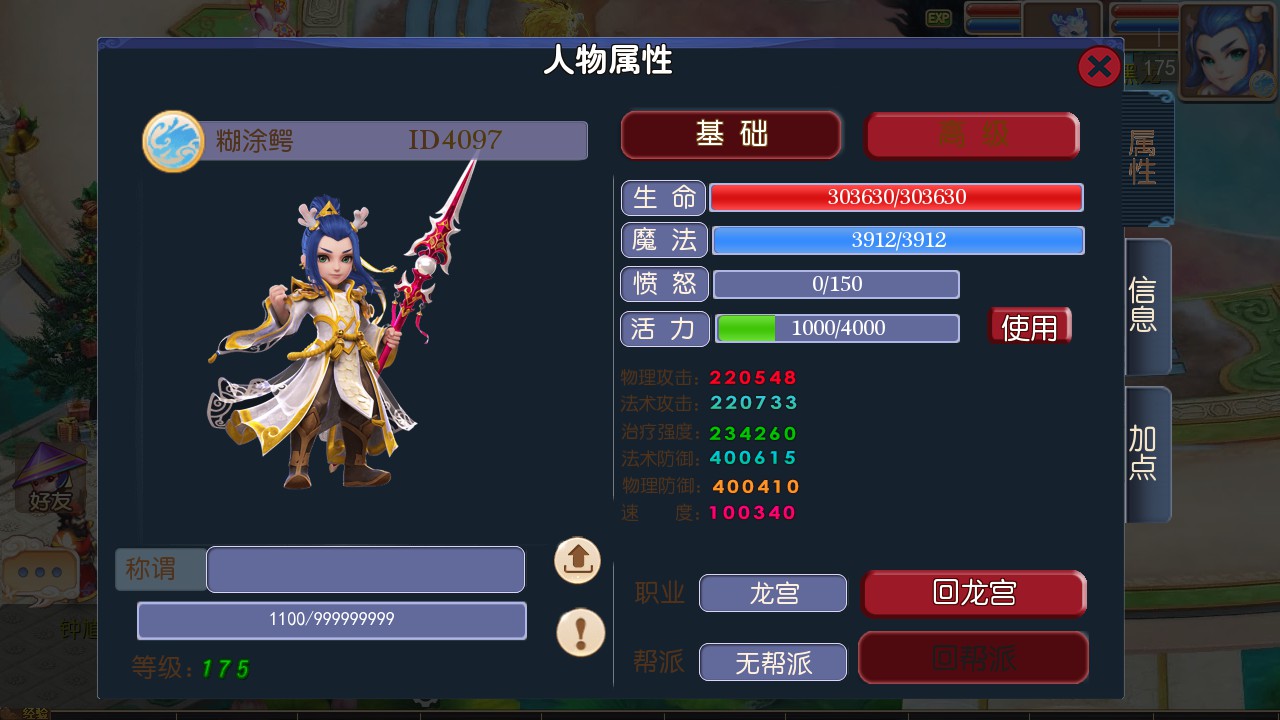
Task: Click the 使用 button beside 活力
Action: pos(1029,327)
